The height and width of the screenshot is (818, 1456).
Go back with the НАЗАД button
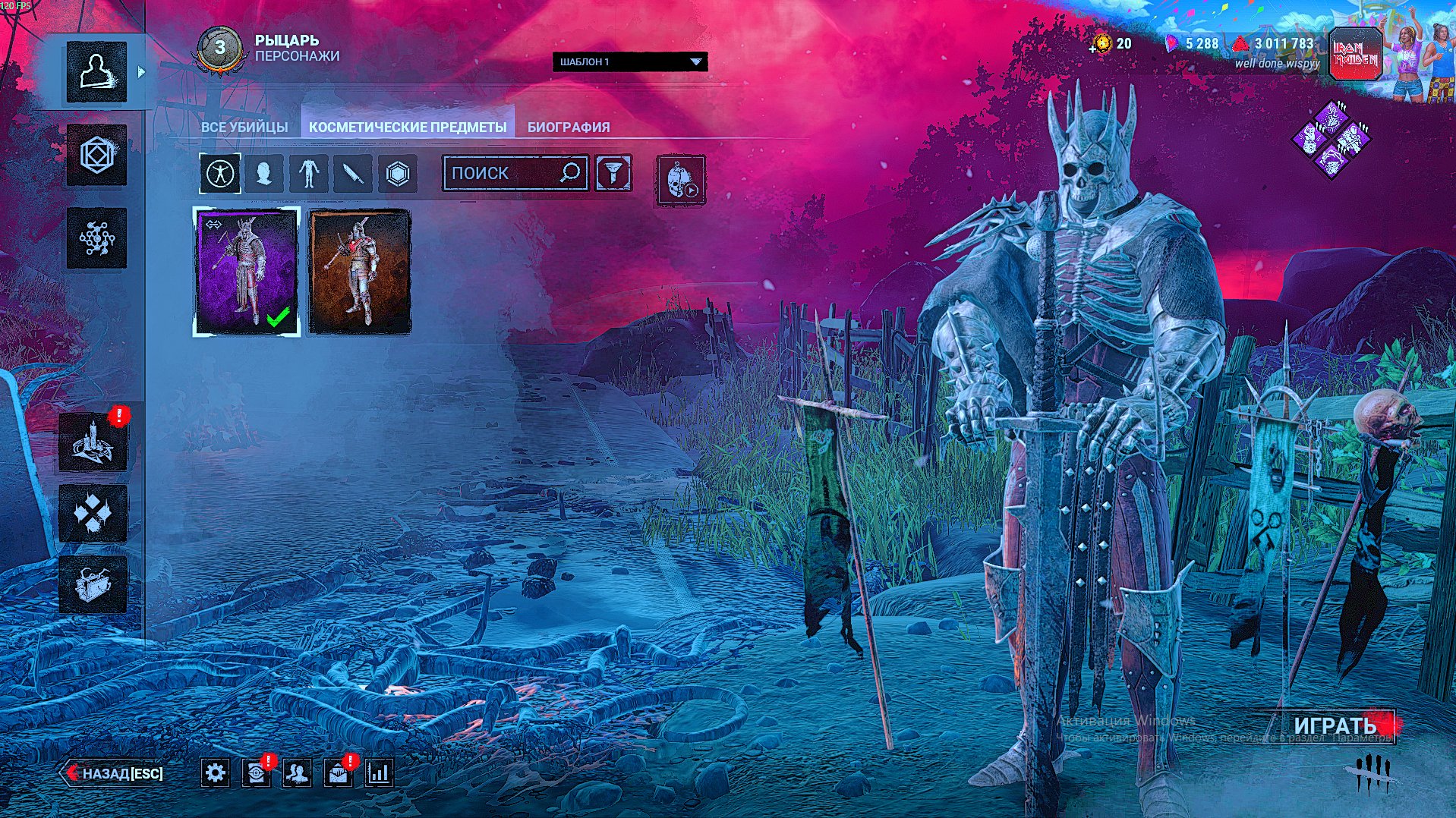[x=114, y=773]
